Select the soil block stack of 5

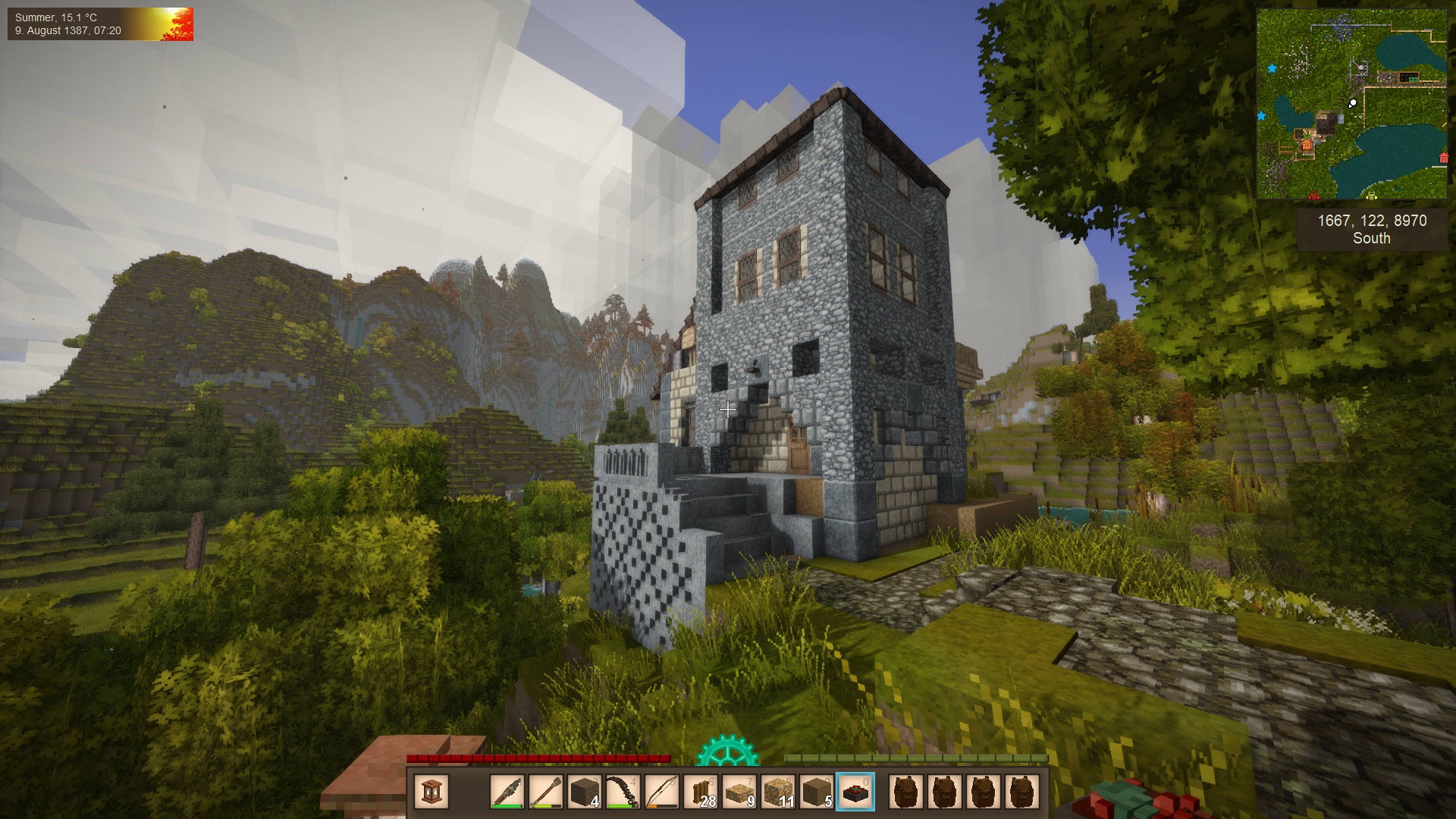click(817, 792)
